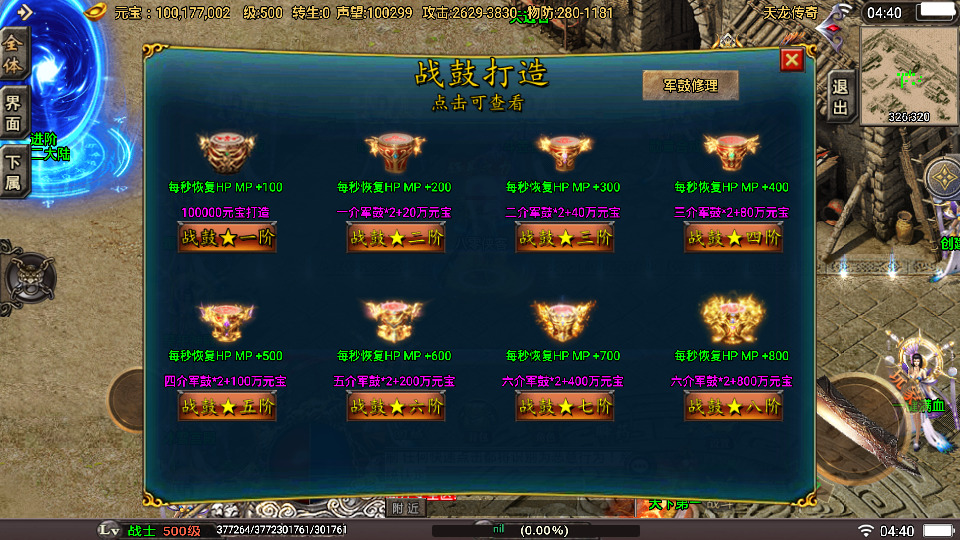Switch to the 全体 side tab
Screen dimensions: 960x540
tap(14, 54)
